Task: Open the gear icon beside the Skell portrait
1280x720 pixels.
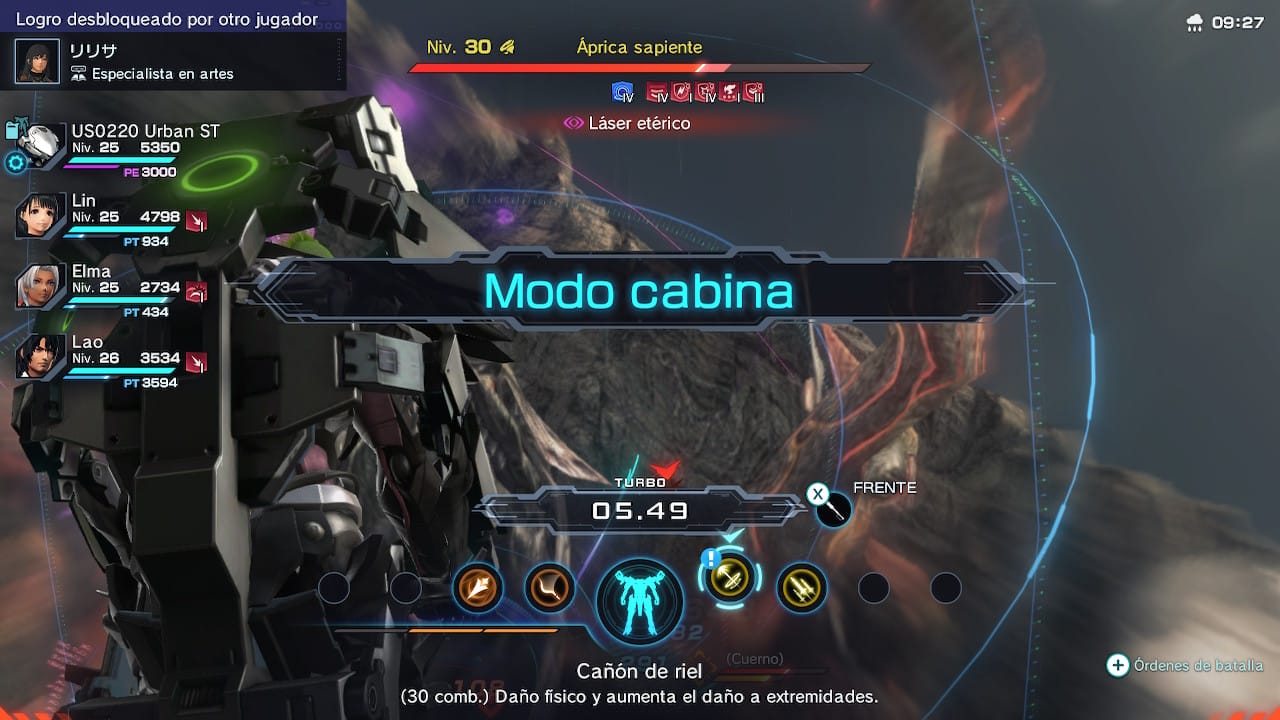Action: coord(16,163)
